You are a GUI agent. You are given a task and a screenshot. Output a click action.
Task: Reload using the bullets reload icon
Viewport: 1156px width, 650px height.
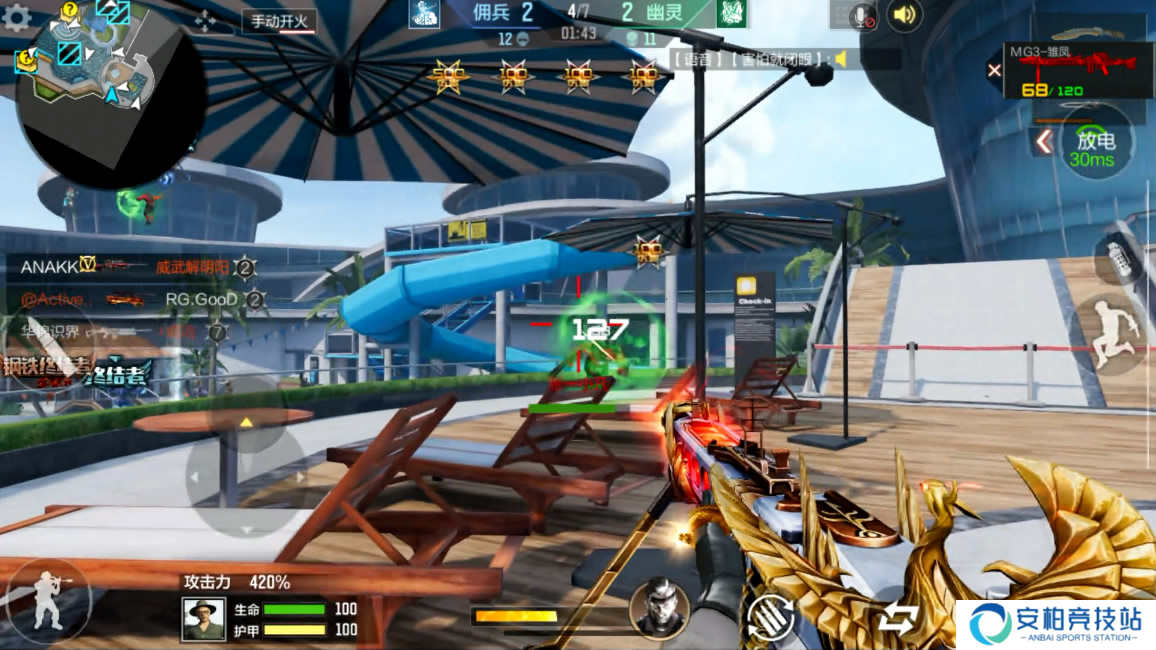pyautogui.click(x=770, y=618)
